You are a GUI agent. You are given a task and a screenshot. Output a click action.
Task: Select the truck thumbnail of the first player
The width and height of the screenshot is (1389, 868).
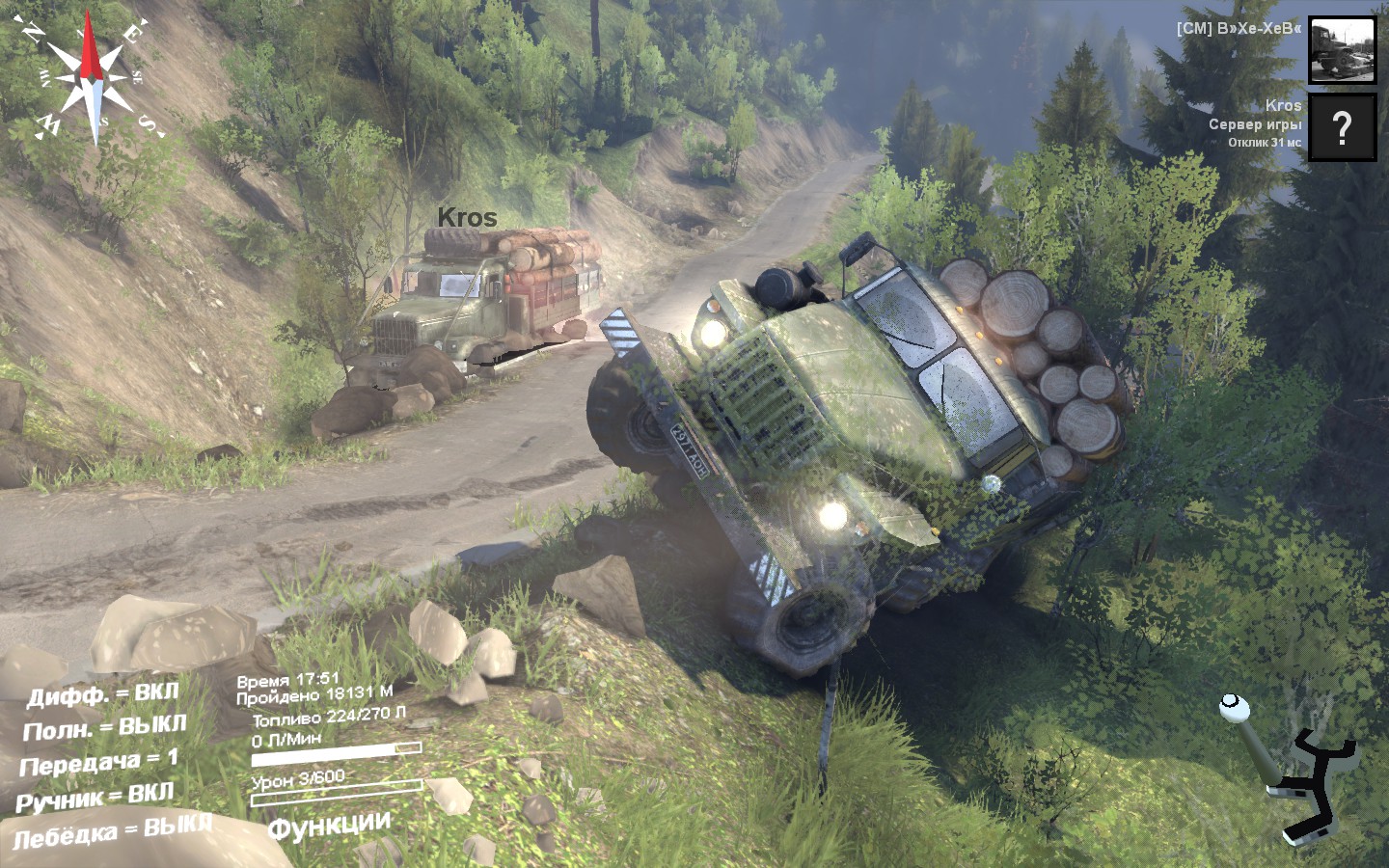tap(1342, 50)
